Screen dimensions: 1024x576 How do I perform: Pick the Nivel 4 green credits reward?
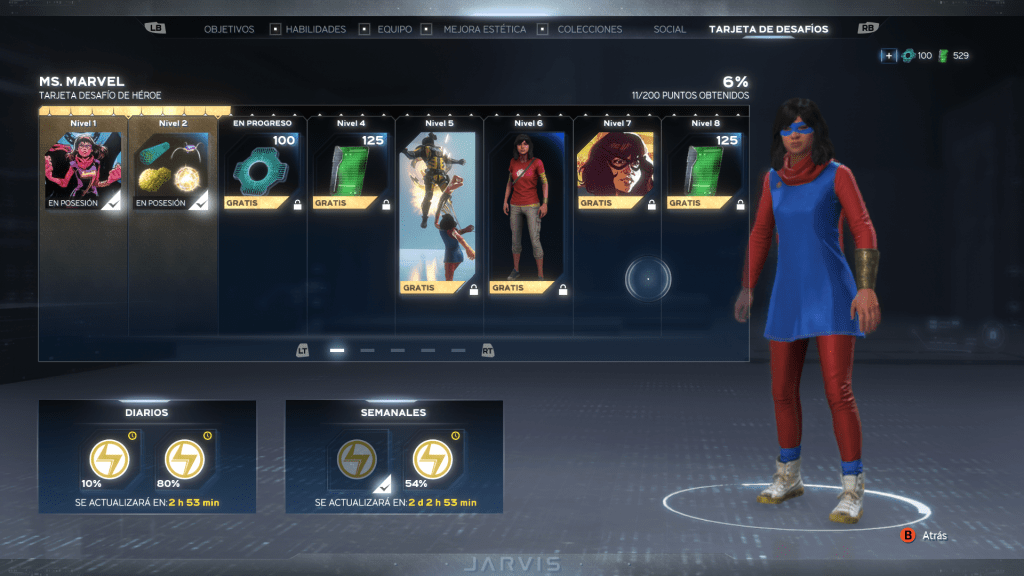pos(350,170)
